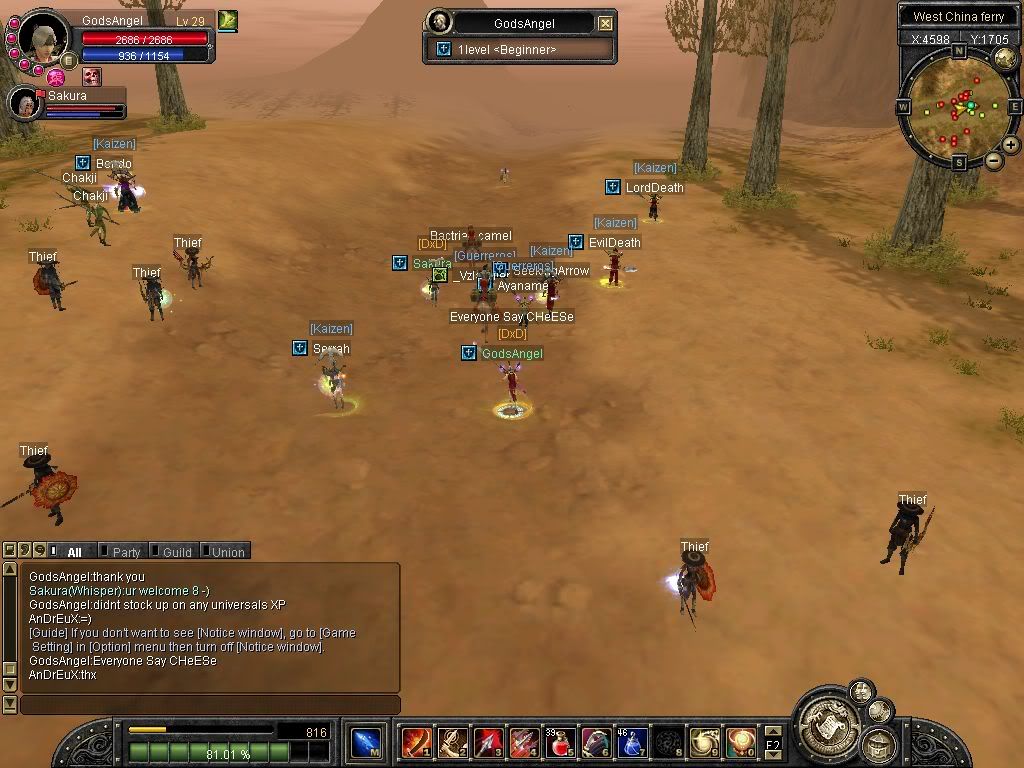Click the skull status icon under health bar
Viewport: 1024px width, 768px height.
tap(91, 76)
